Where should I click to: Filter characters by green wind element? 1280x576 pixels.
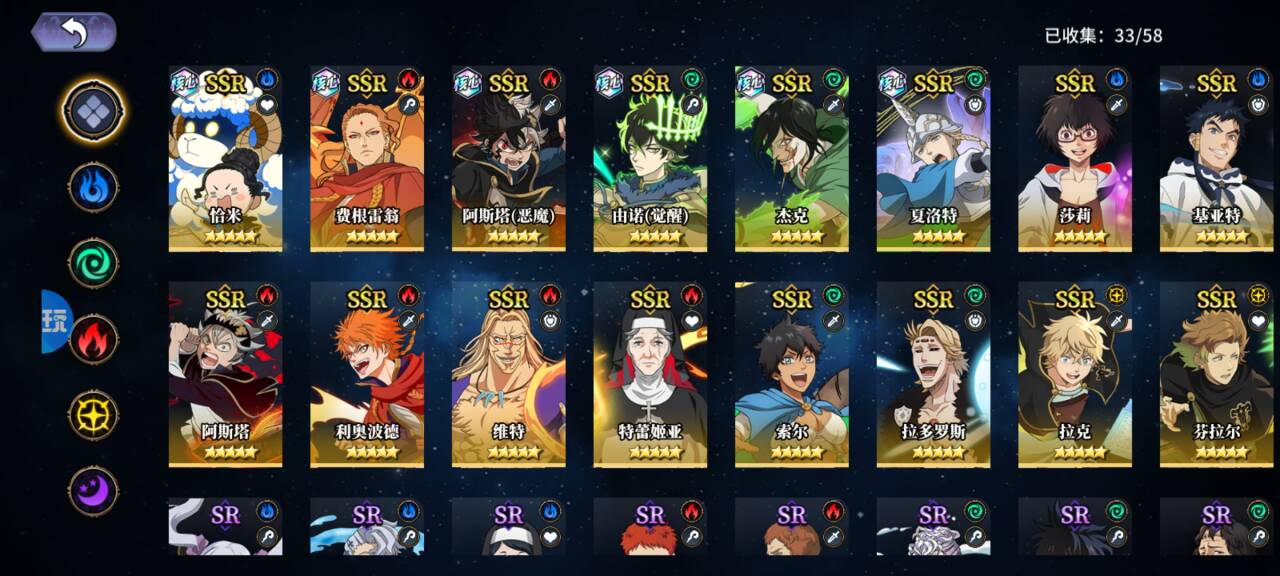click(x=93, y=263)
